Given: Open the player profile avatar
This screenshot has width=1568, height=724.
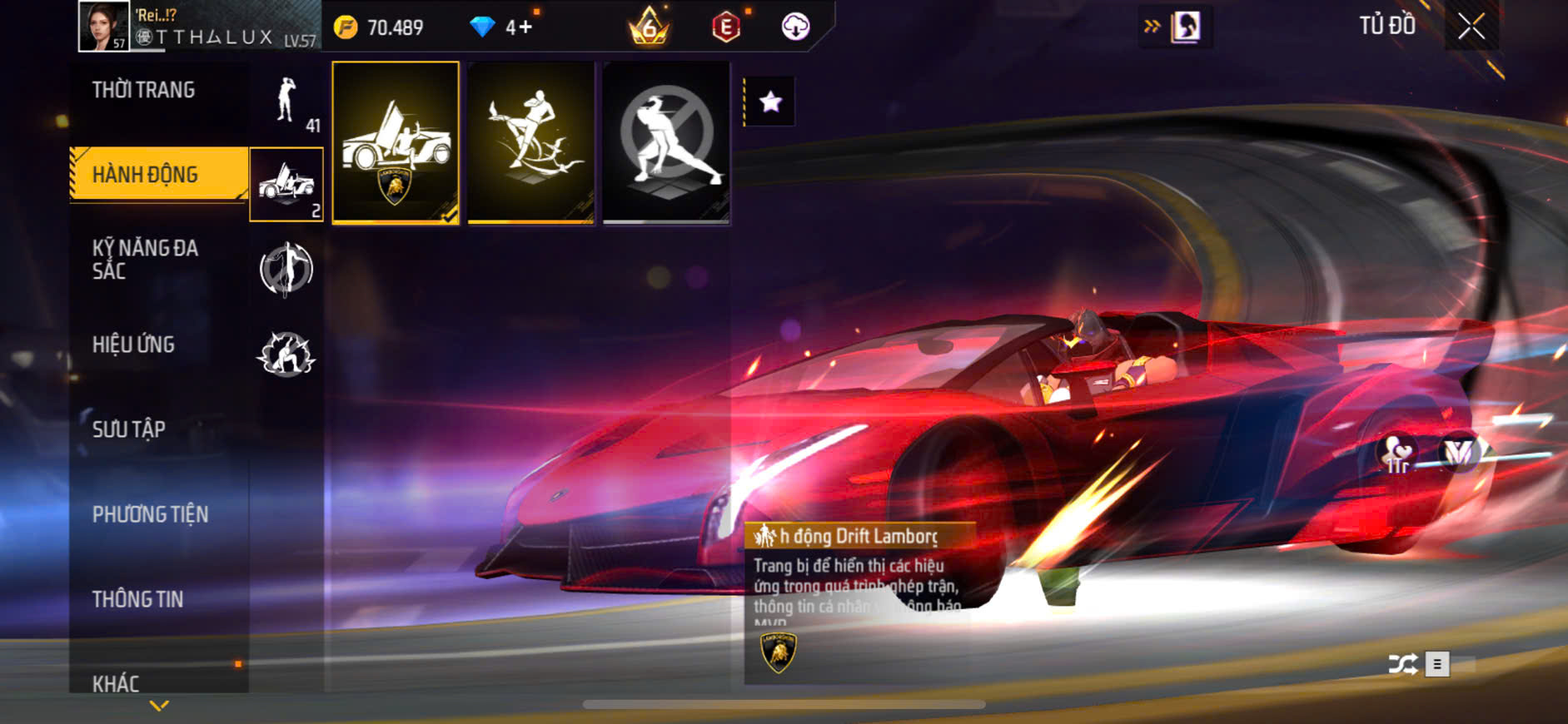Looking at the screenshot, I should click(103, 26).
